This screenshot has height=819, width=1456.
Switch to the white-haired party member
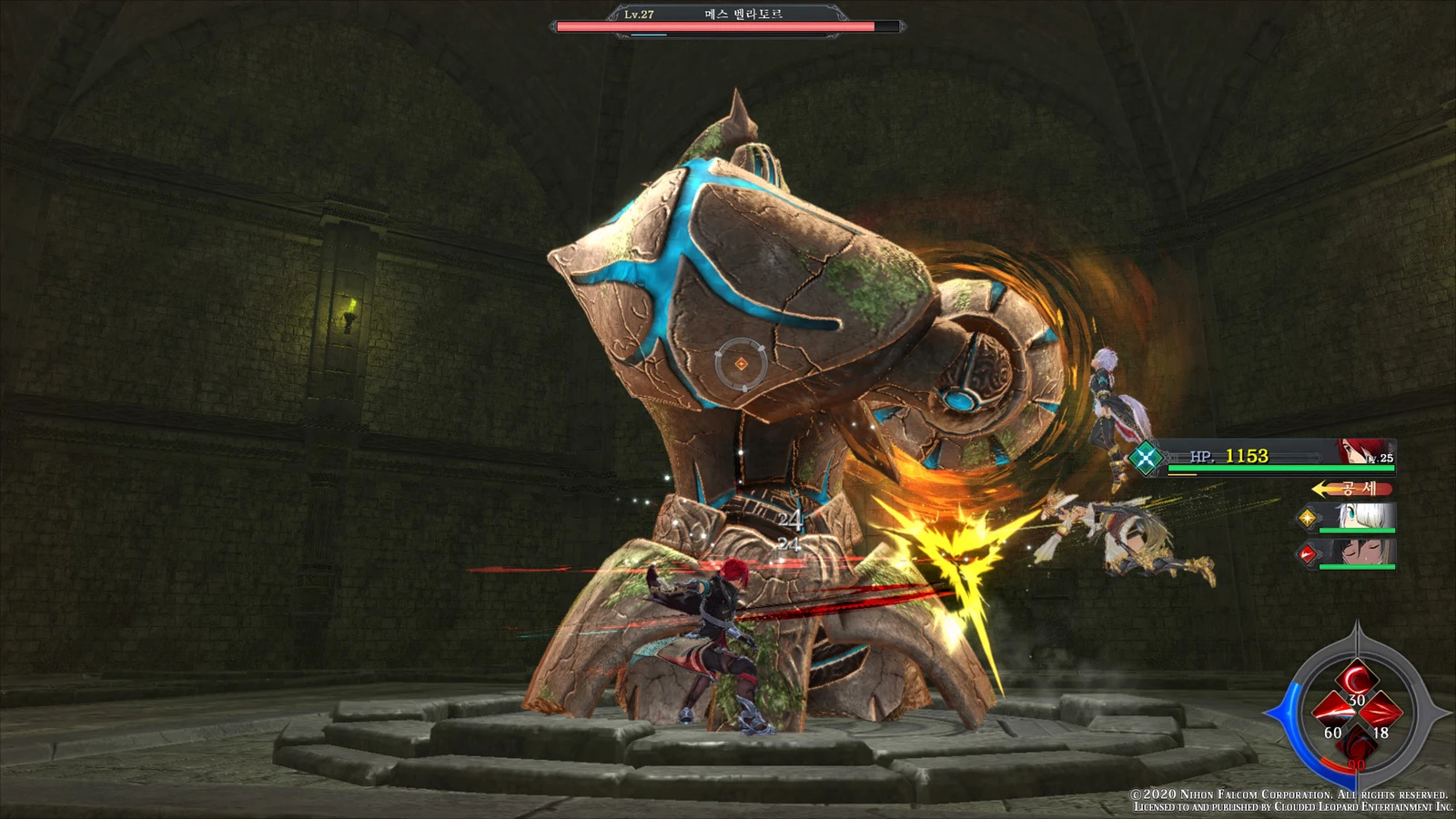pyautogui.click(x=1363, y=517)
